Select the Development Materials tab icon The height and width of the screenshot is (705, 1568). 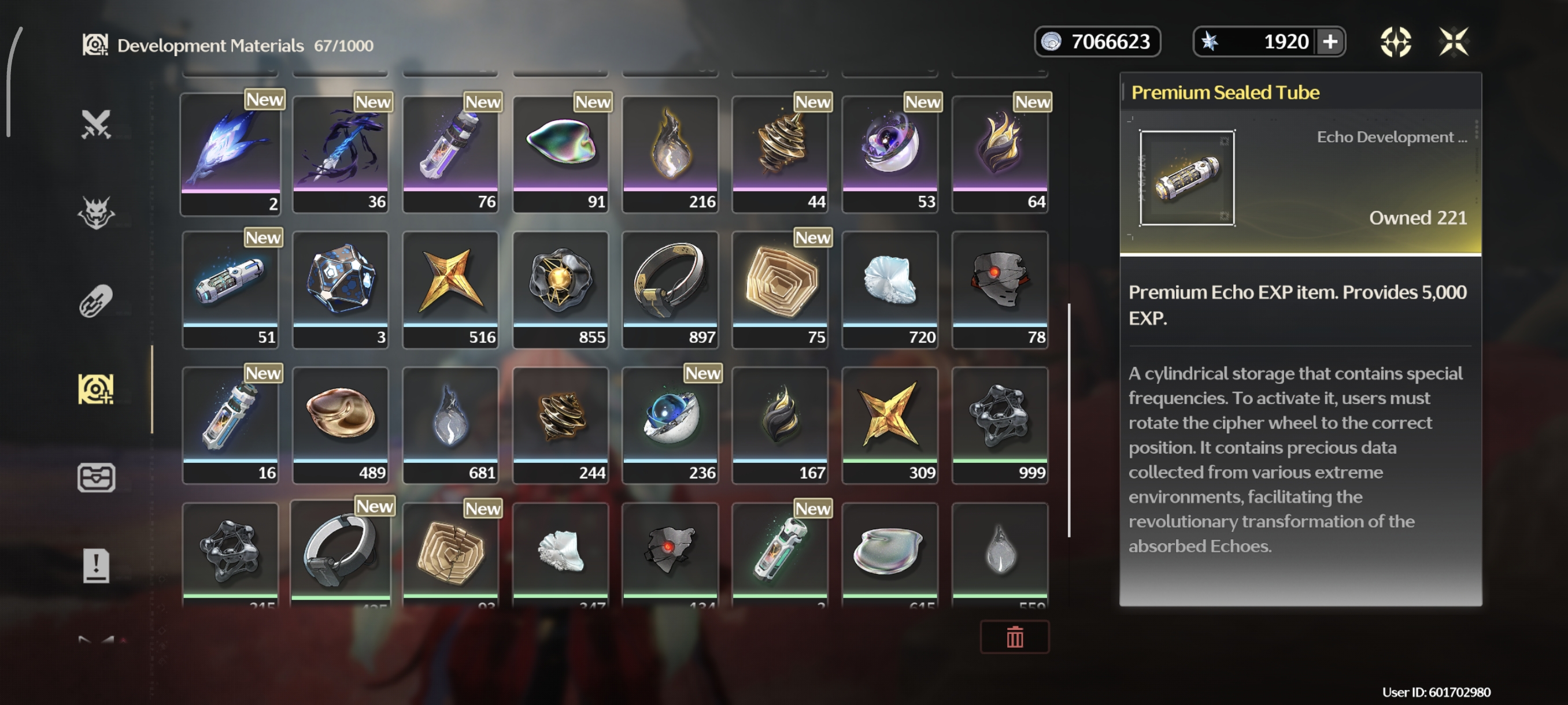96,389
